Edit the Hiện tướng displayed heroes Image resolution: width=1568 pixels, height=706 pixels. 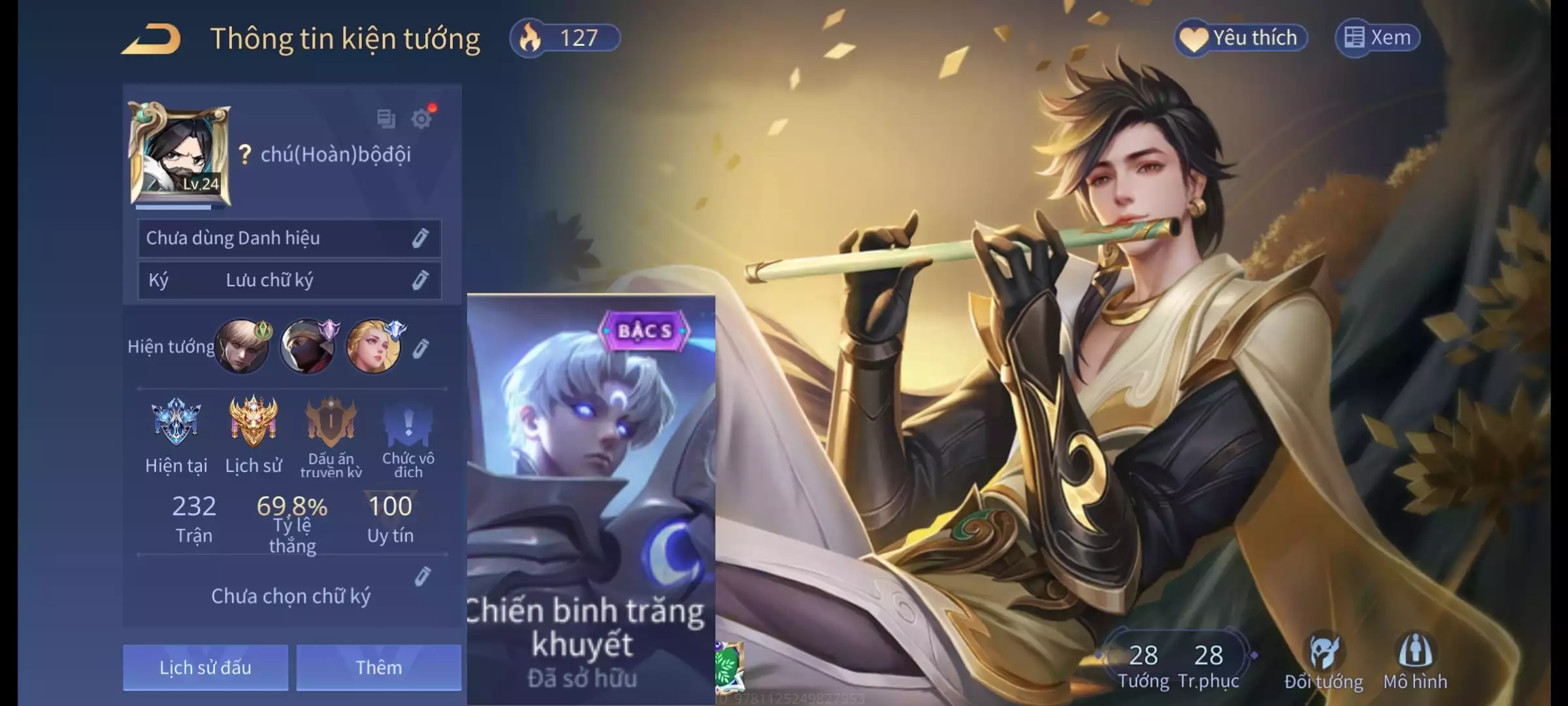tap(421, 348)
